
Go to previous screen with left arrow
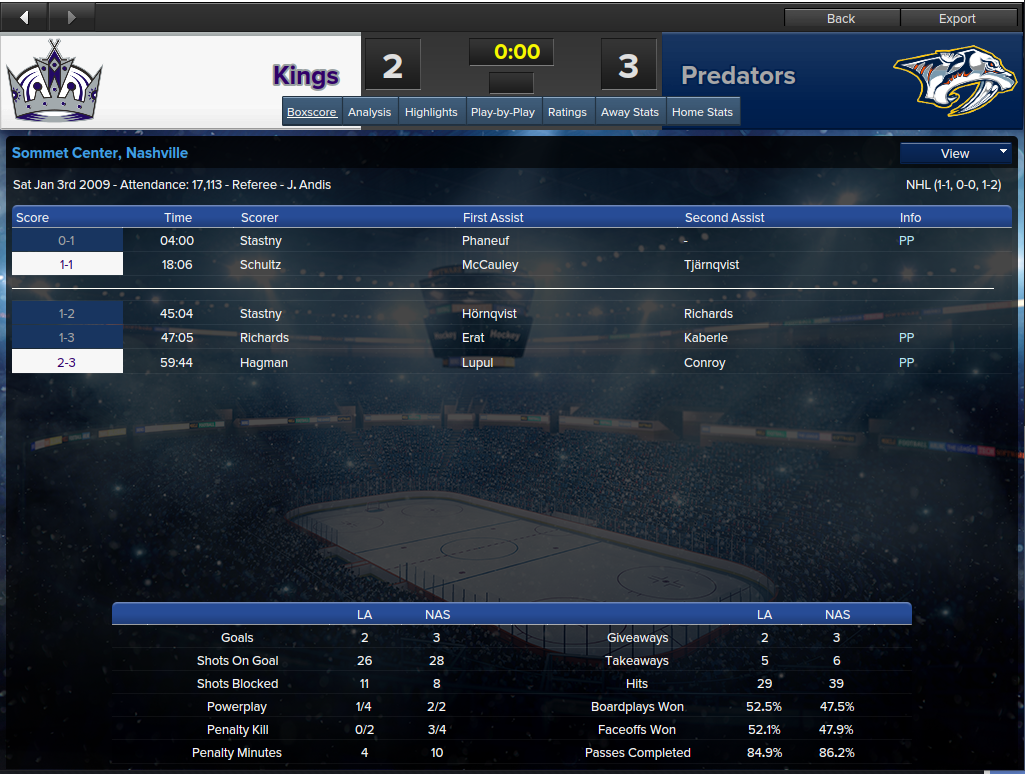point(24,17)
